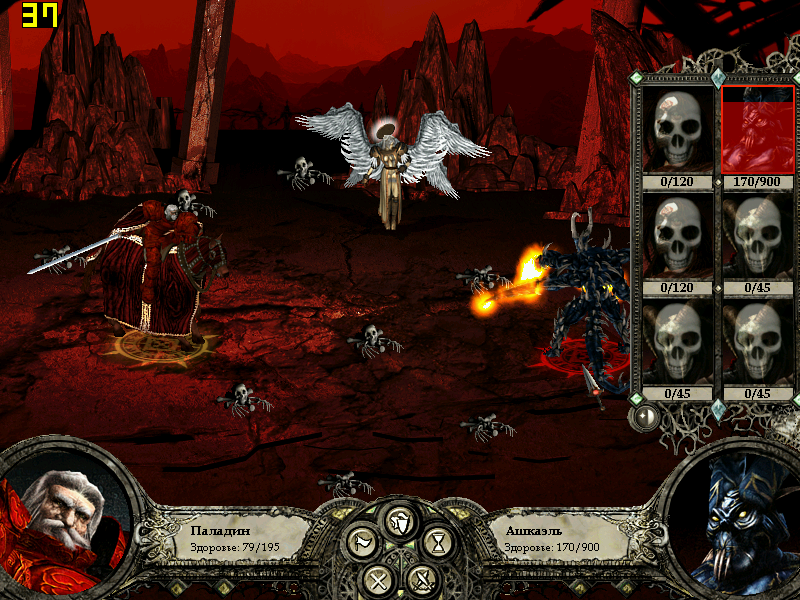Screen dimensions: 800x600
Task: Click the Paladin's large portrait
Action: pos(67,520)
